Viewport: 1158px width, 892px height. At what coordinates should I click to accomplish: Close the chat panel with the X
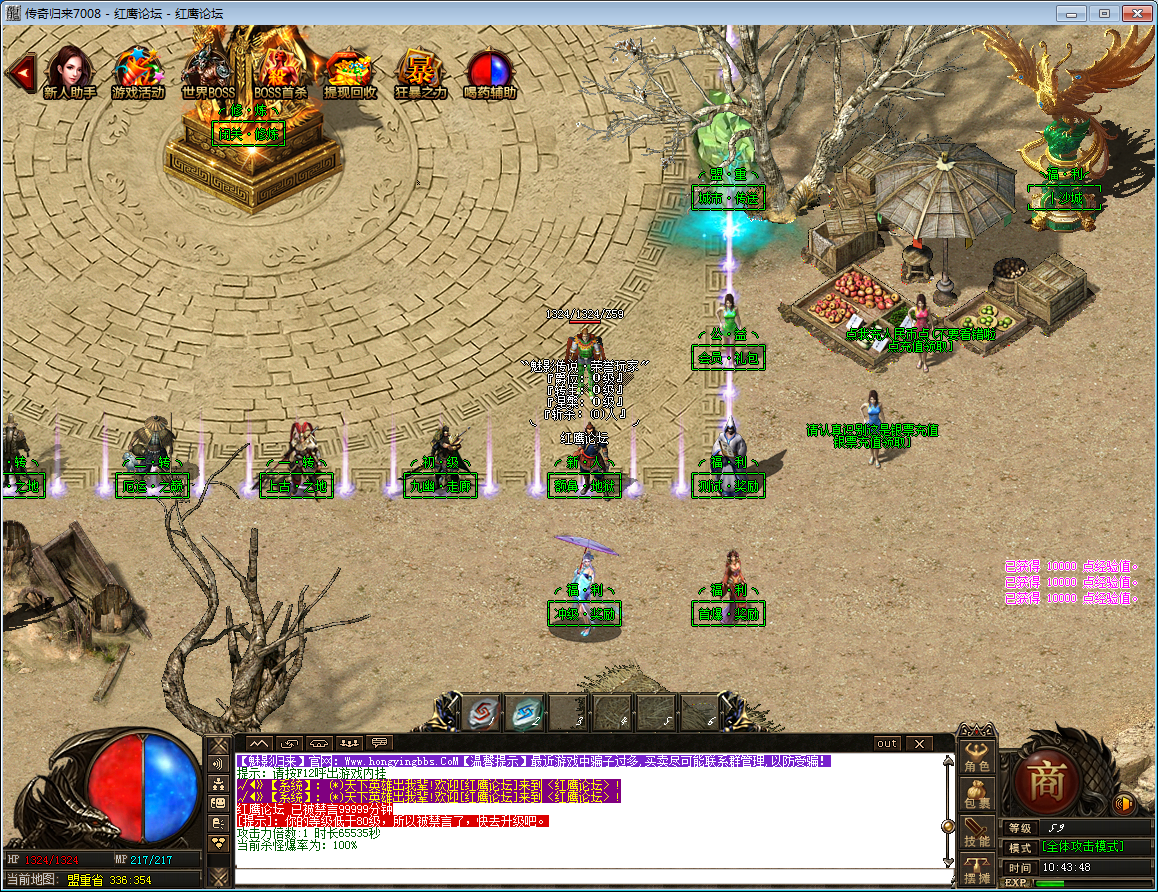917,743
